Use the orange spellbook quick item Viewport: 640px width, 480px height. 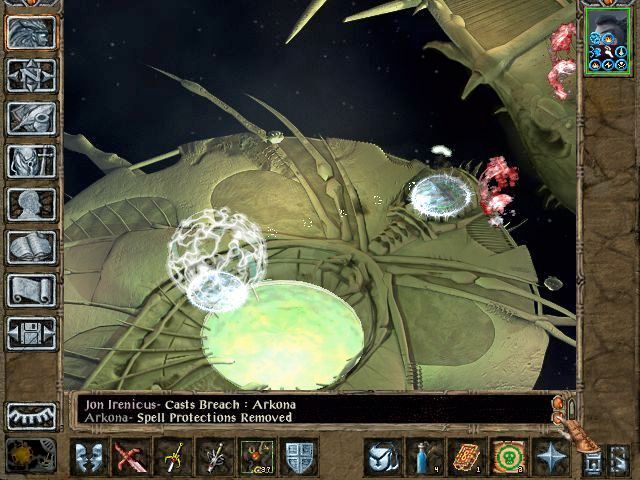(x=467, y=457)
